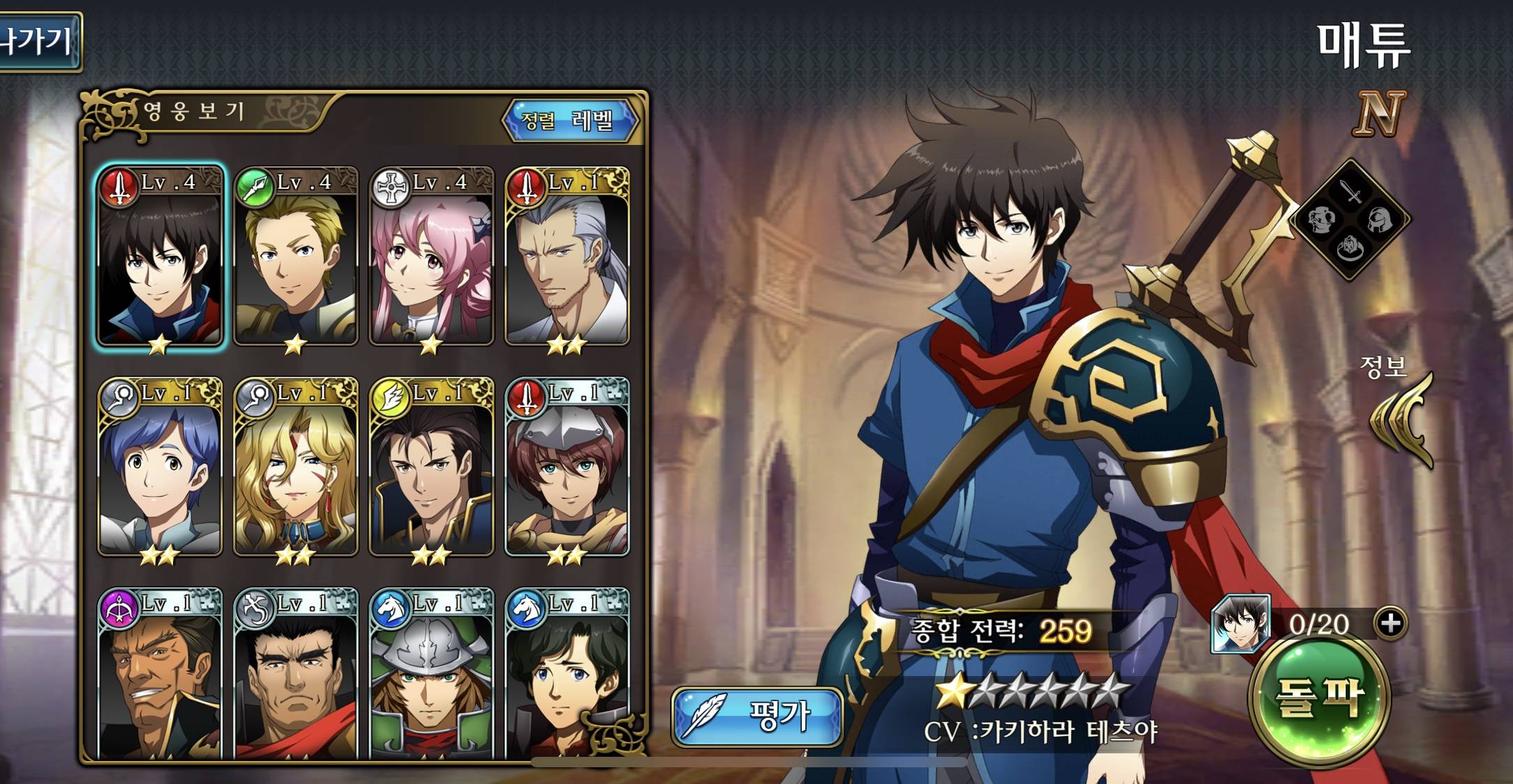1513x784 pixels.
Task: Select the brown-haired hero with wing icon
Action: [x=431, y=468]
